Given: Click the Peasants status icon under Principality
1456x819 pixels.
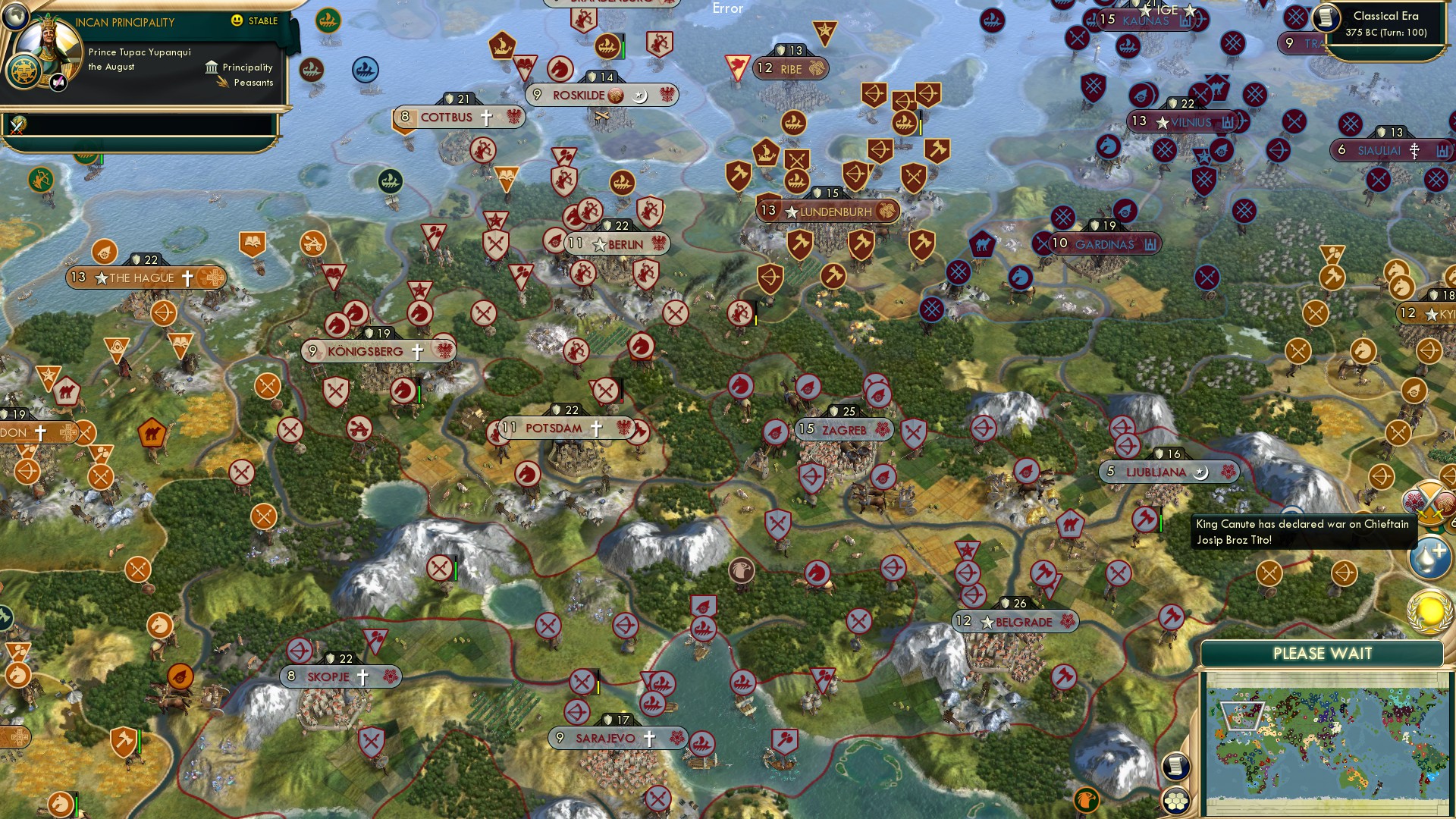Looking at the screenshot, I should pyautogui.click(x=223, y=81).
